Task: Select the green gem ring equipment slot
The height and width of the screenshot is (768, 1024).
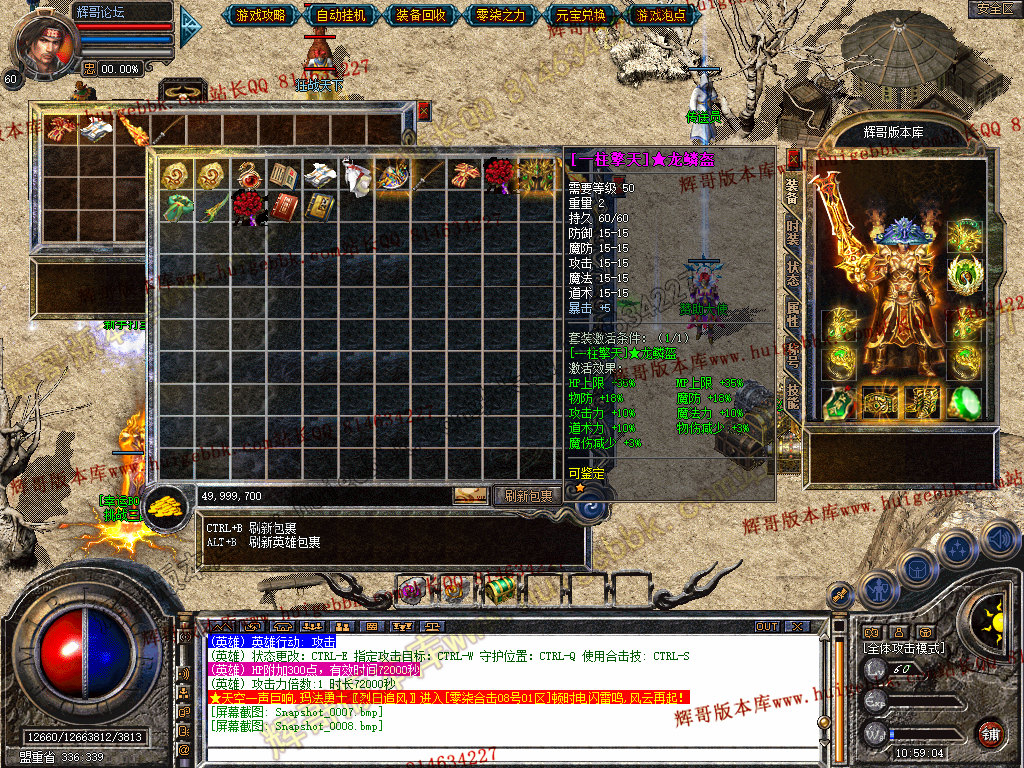Action: click(964, 402)
